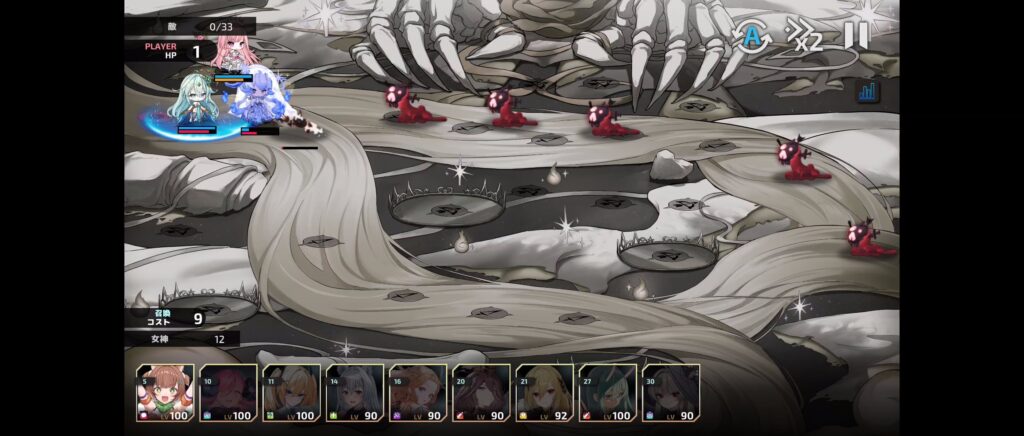This screenshot has height=436, width=1024.
Task: Change the x2 battle speed
Action: 805,36
